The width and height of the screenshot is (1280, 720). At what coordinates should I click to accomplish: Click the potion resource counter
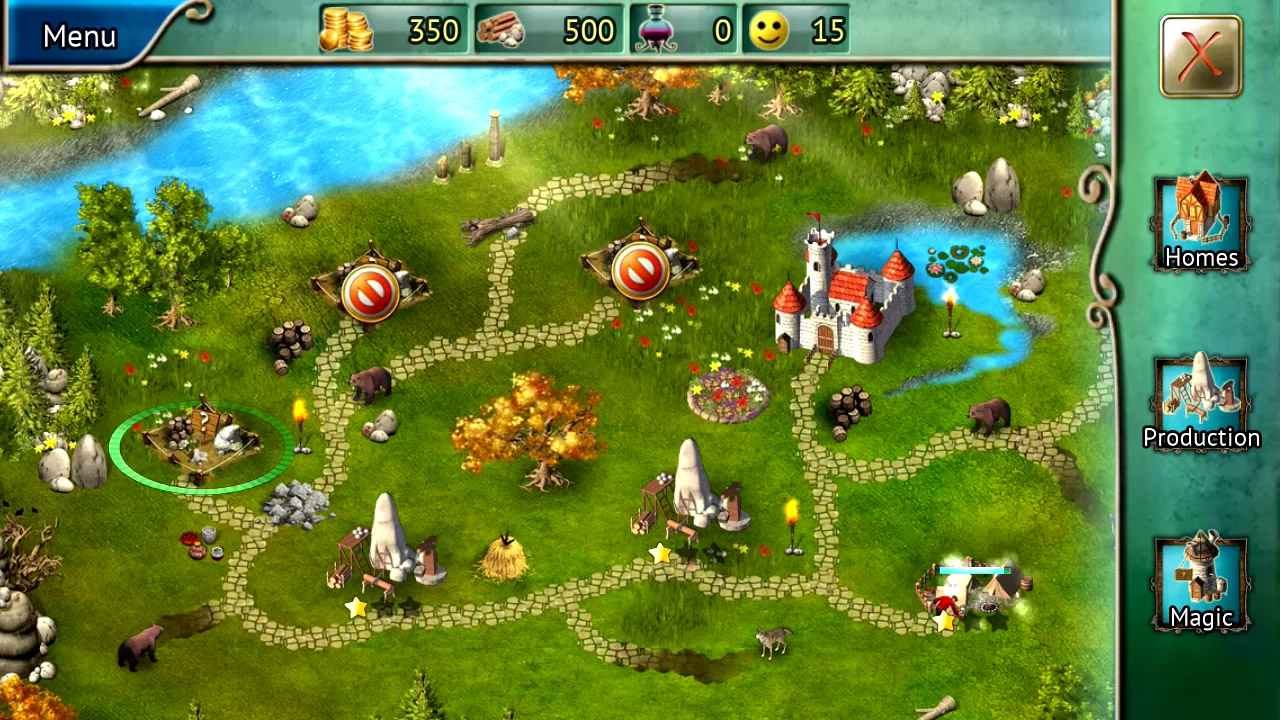click(685, 30)
